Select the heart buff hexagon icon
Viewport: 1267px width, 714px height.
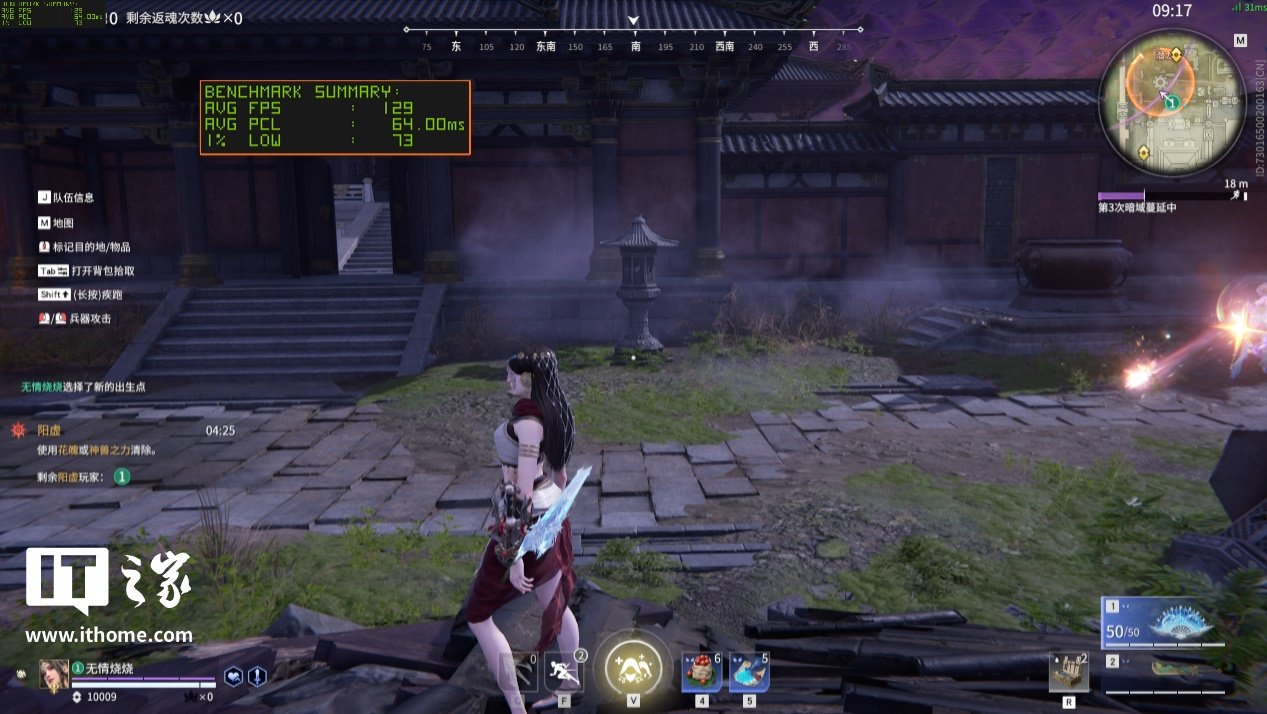233,676
